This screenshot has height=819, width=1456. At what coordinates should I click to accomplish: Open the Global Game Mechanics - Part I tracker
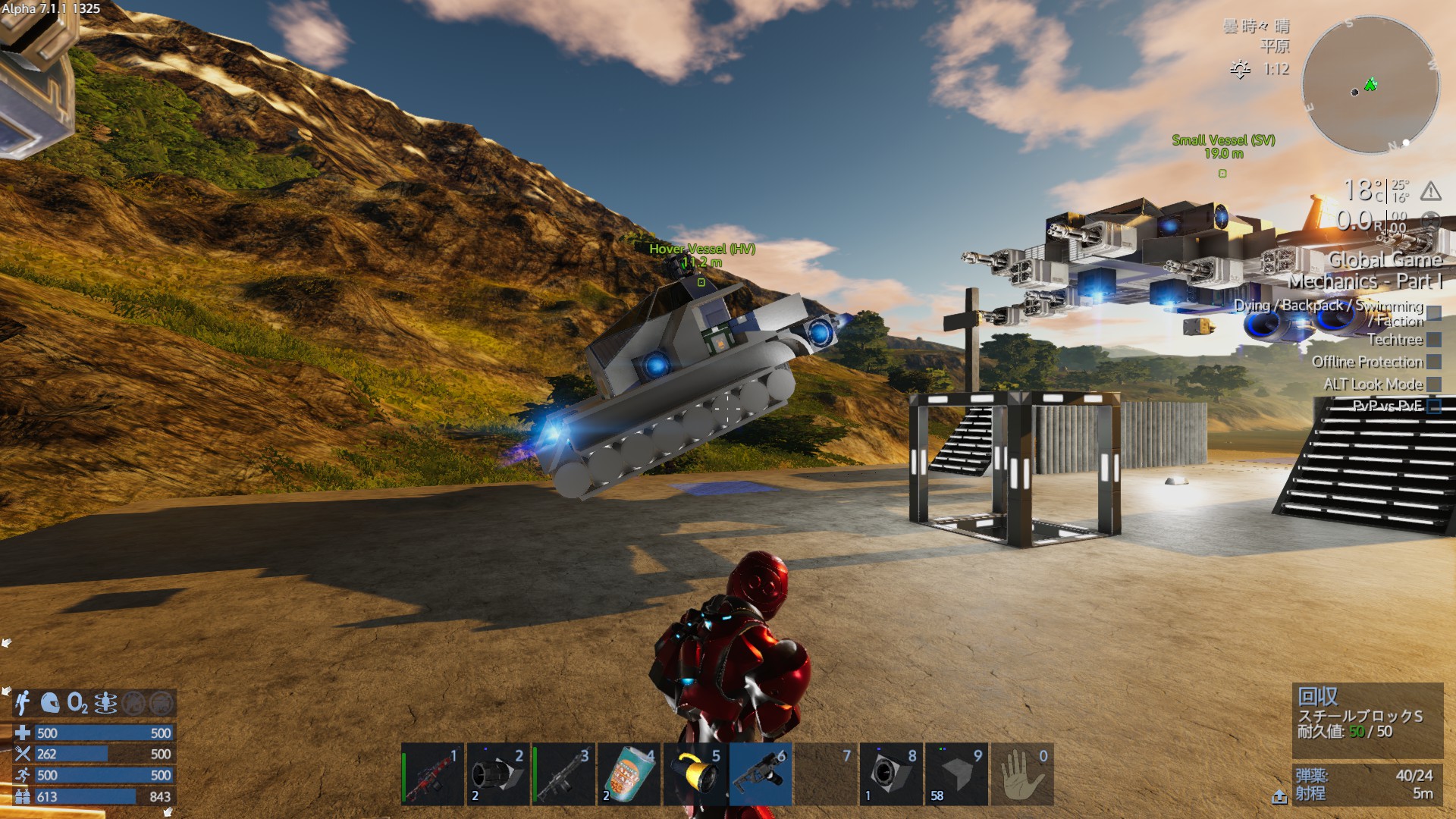point(1365,270)
